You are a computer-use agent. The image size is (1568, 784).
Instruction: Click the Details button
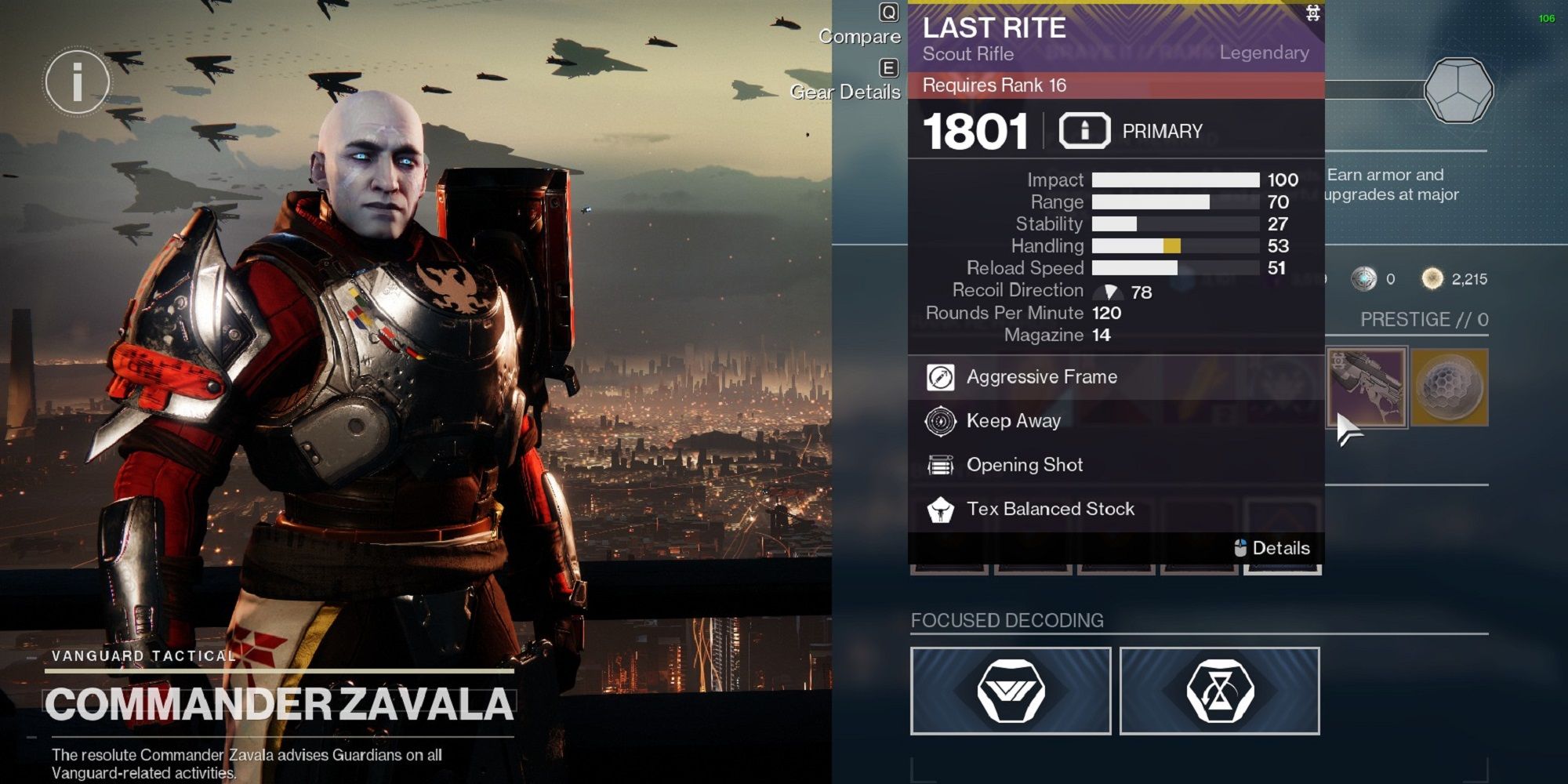(1274, 548)
